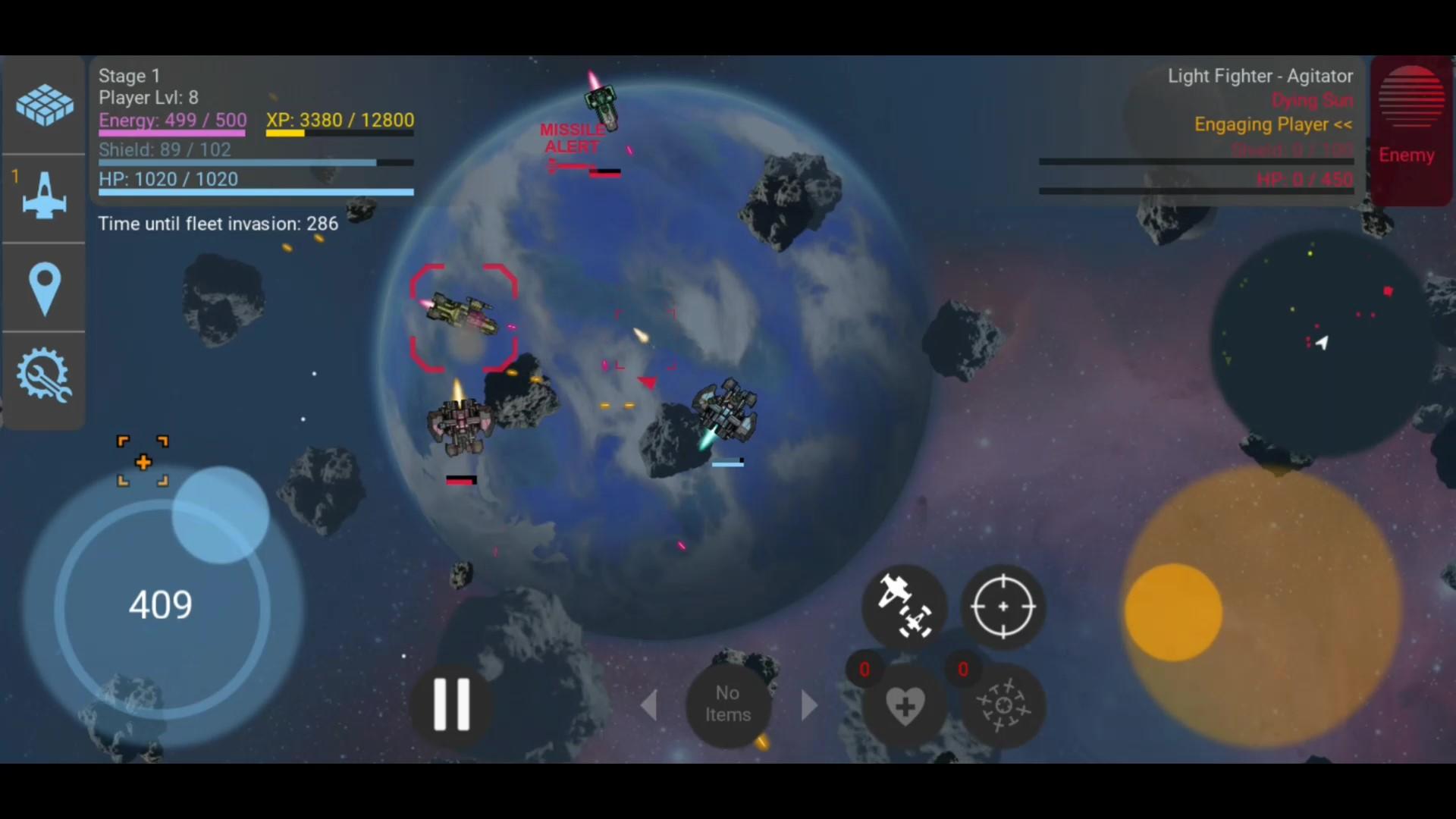Open the map location pin icon
This screenshot has width=1456, height=819.
(x=43, y=288)
